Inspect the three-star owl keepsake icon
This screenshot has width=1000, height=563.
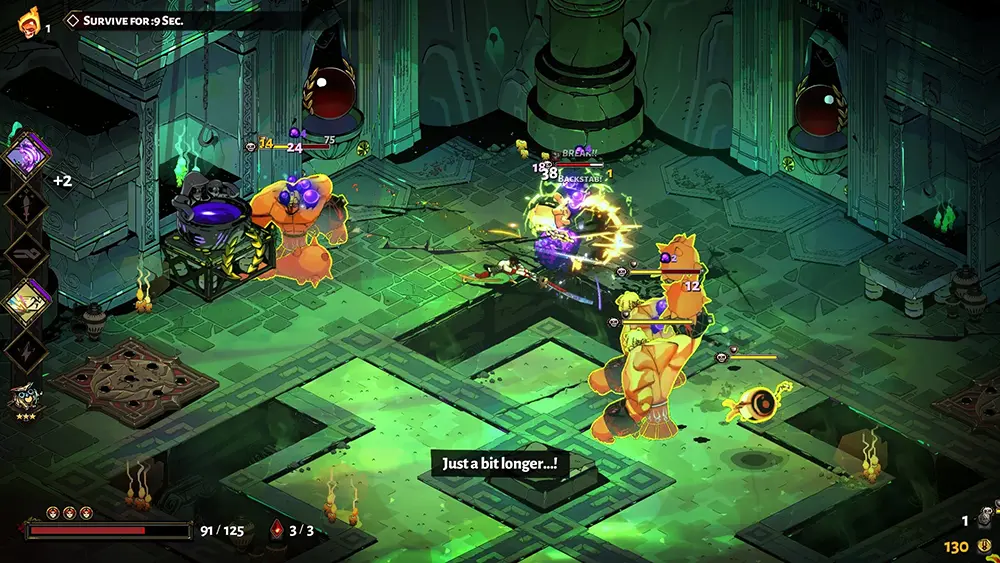[x=25, y=400]
